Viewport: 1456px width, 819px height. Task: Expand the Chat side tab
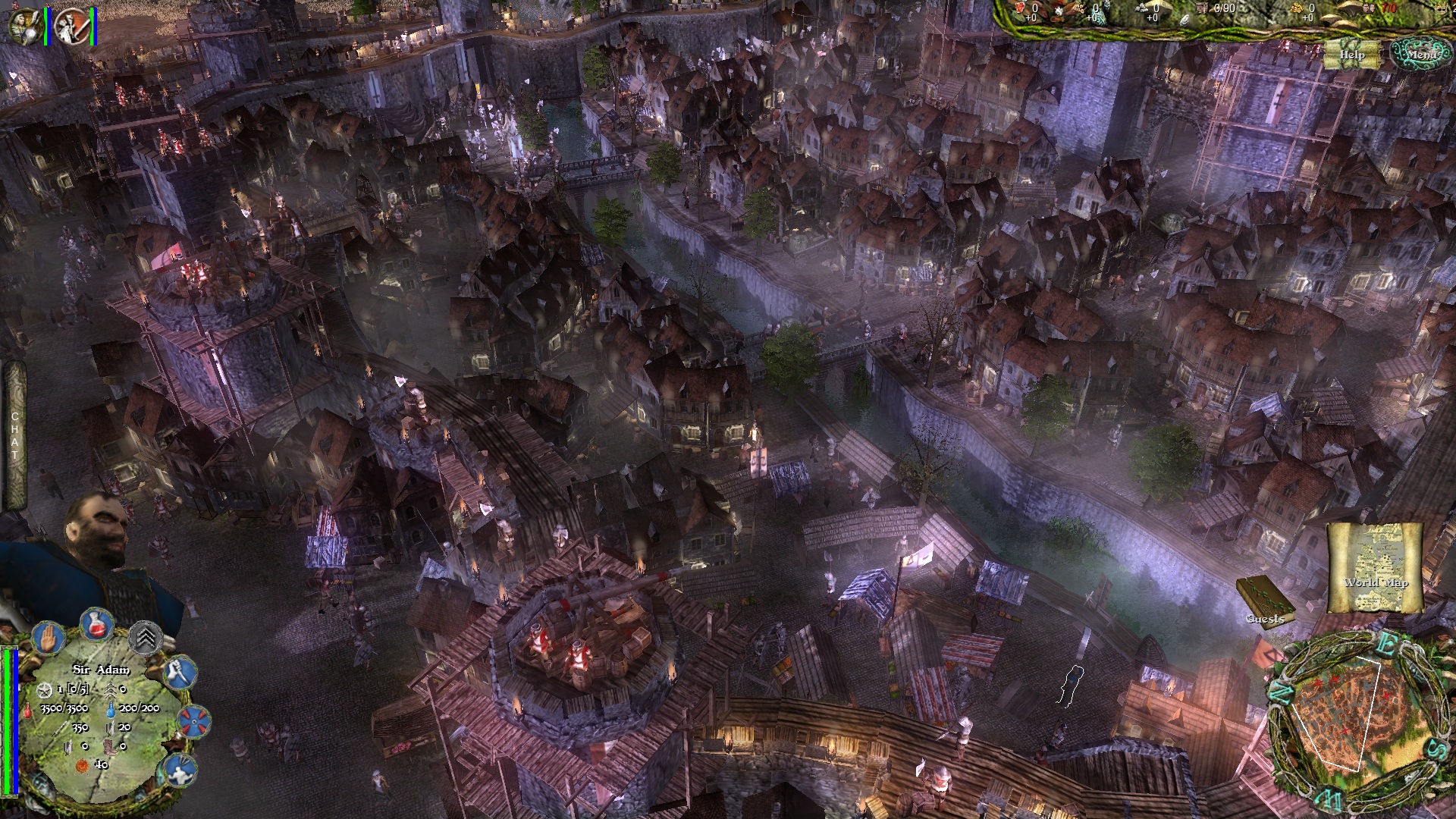pyautogui.click(x=14, y=435)
